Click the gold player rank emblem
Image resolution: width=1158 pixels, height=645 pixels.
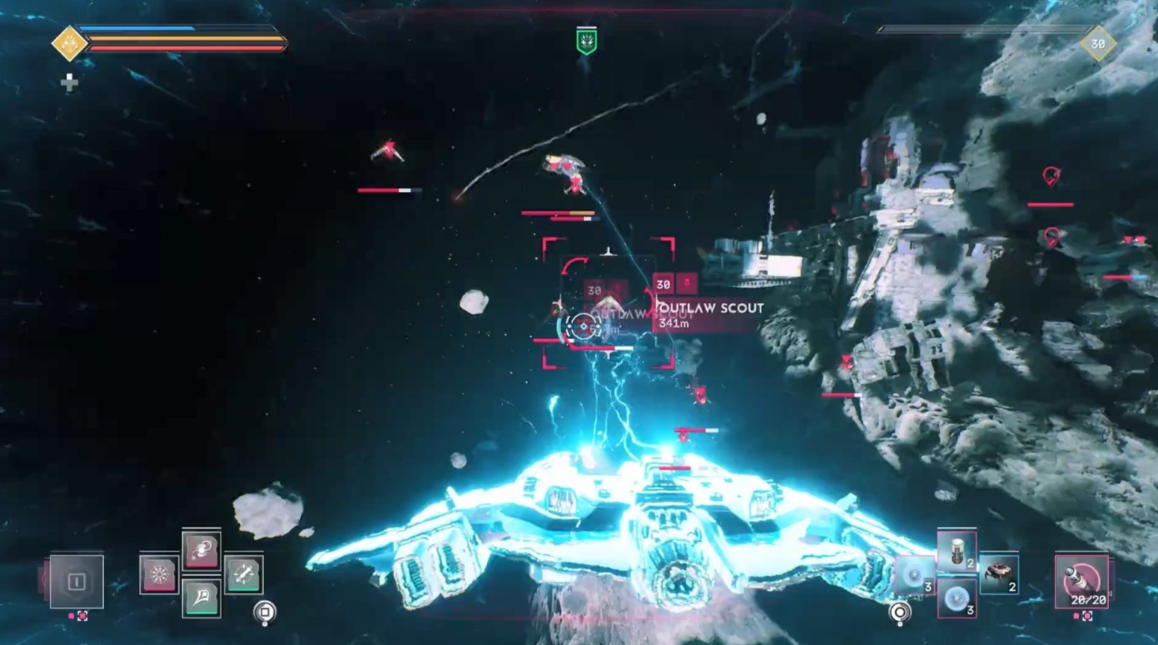[x=69, y=44]
